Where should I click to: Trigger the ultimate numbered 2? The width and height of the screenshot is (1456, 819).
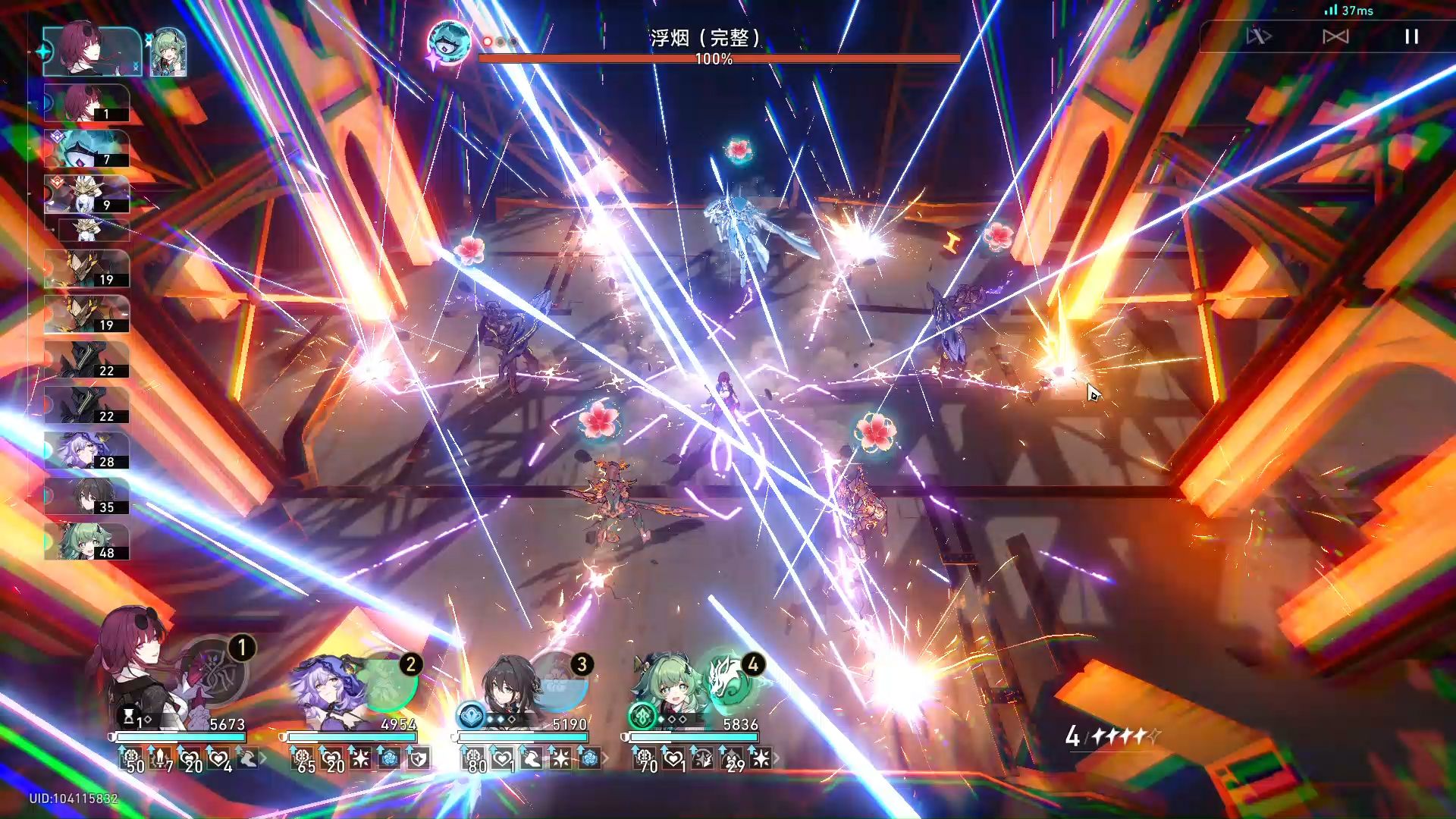[x=387, y=681]
